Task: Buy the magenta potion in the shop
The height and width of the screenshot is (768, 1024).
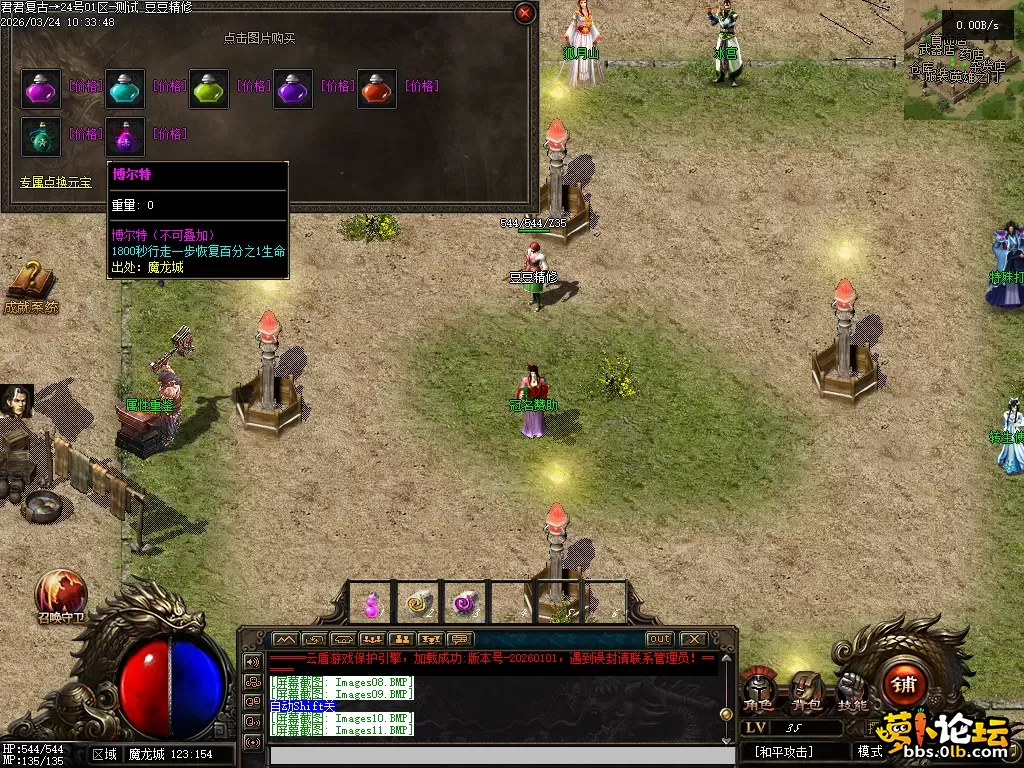Action: (x=42, y=89)
